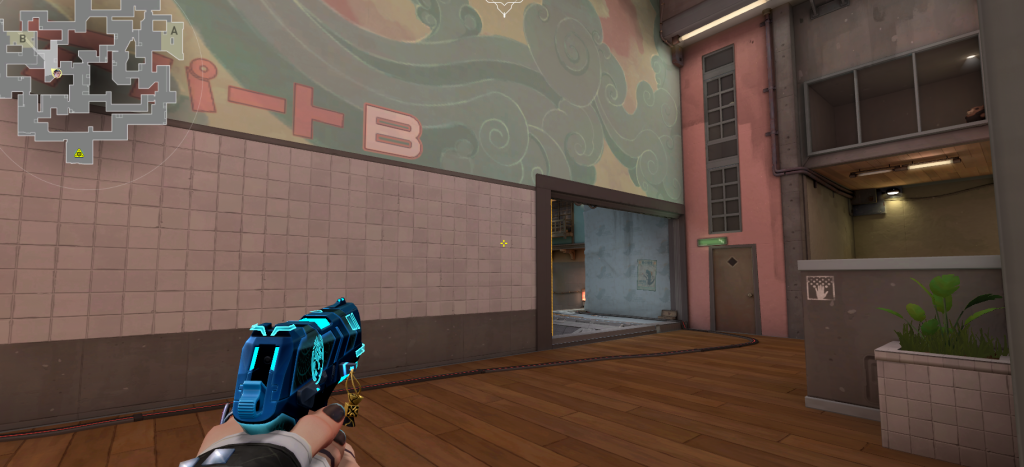
Task: Select the B site label on the minimap
Action: point(22,37)
